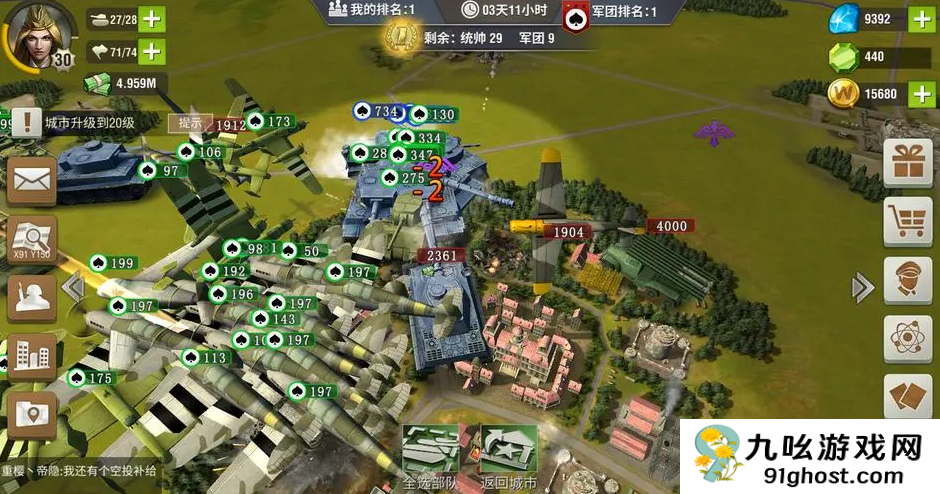940x494 pixels.
Task: Tap the plus beside the 71/74 counter
Action: (x=151, y=51)
